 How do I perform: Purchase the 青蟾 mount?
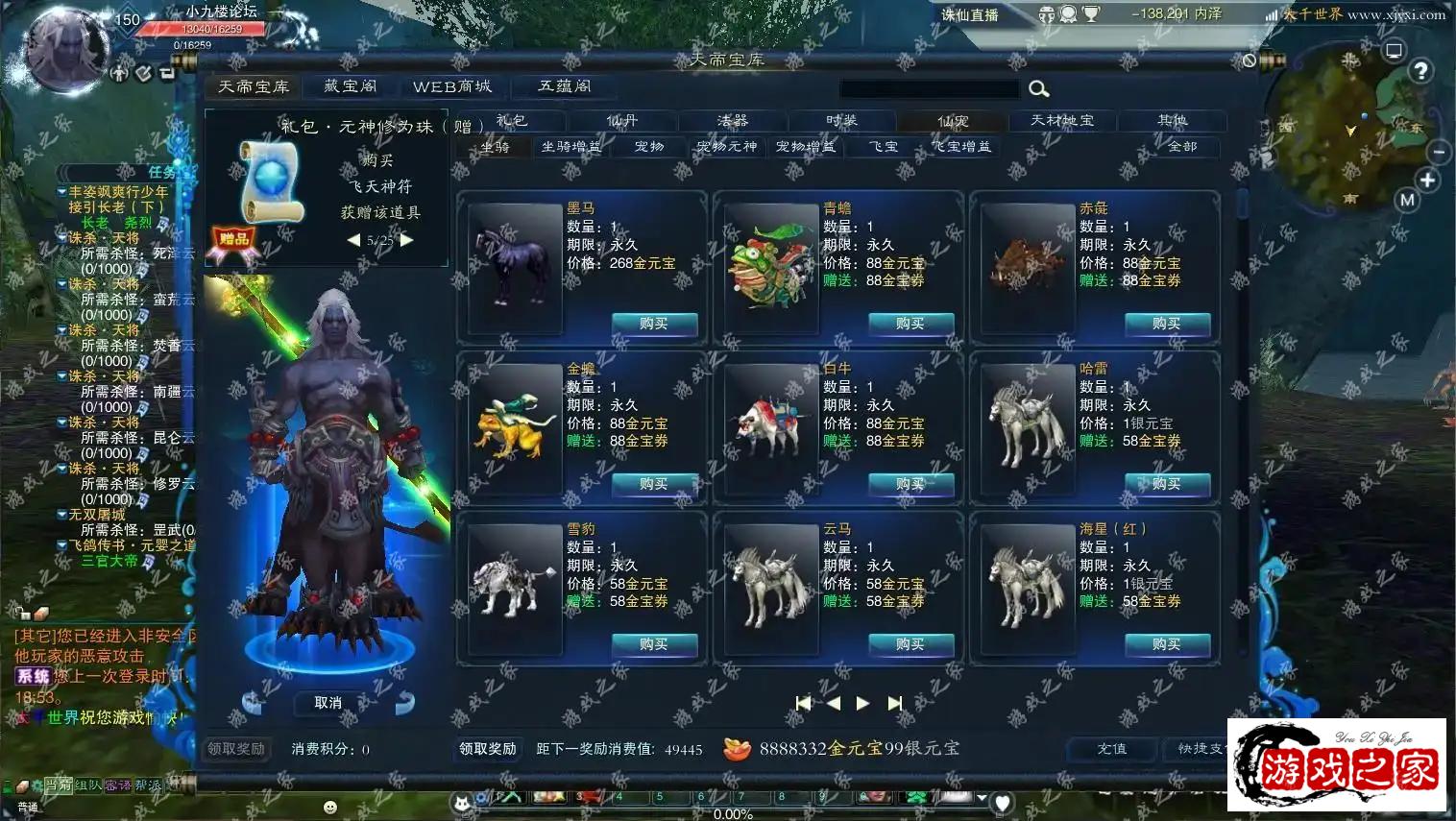pyautogui.click(x=910, y=325)
